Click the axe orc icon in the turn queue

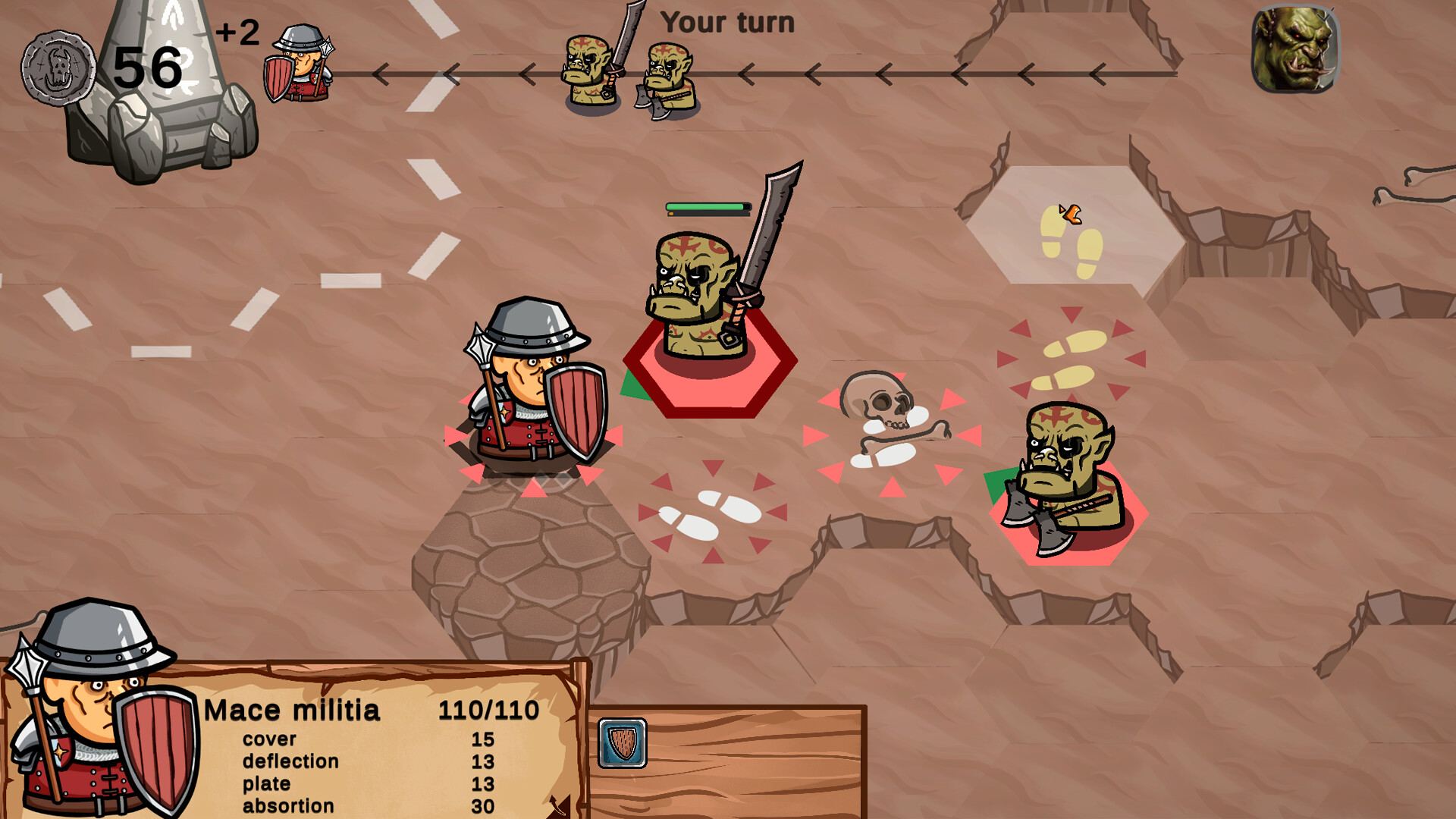[x=667, y=72]
